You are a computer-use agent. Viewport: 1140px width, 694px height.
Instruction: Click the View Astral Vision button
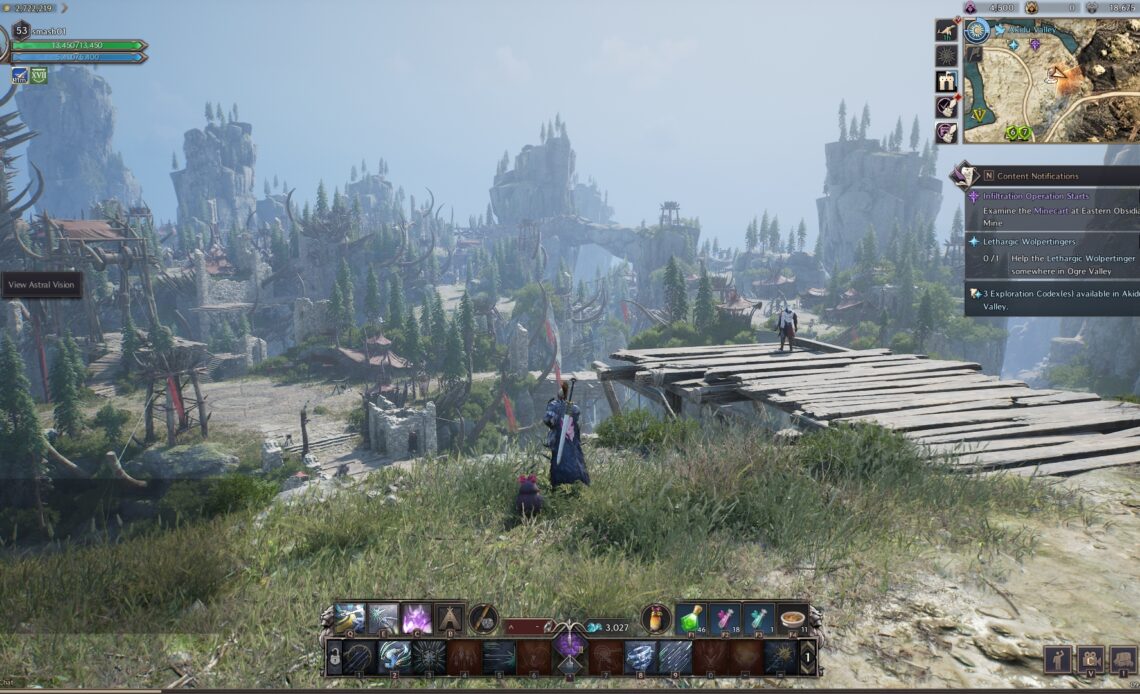(x=41, y=285)
